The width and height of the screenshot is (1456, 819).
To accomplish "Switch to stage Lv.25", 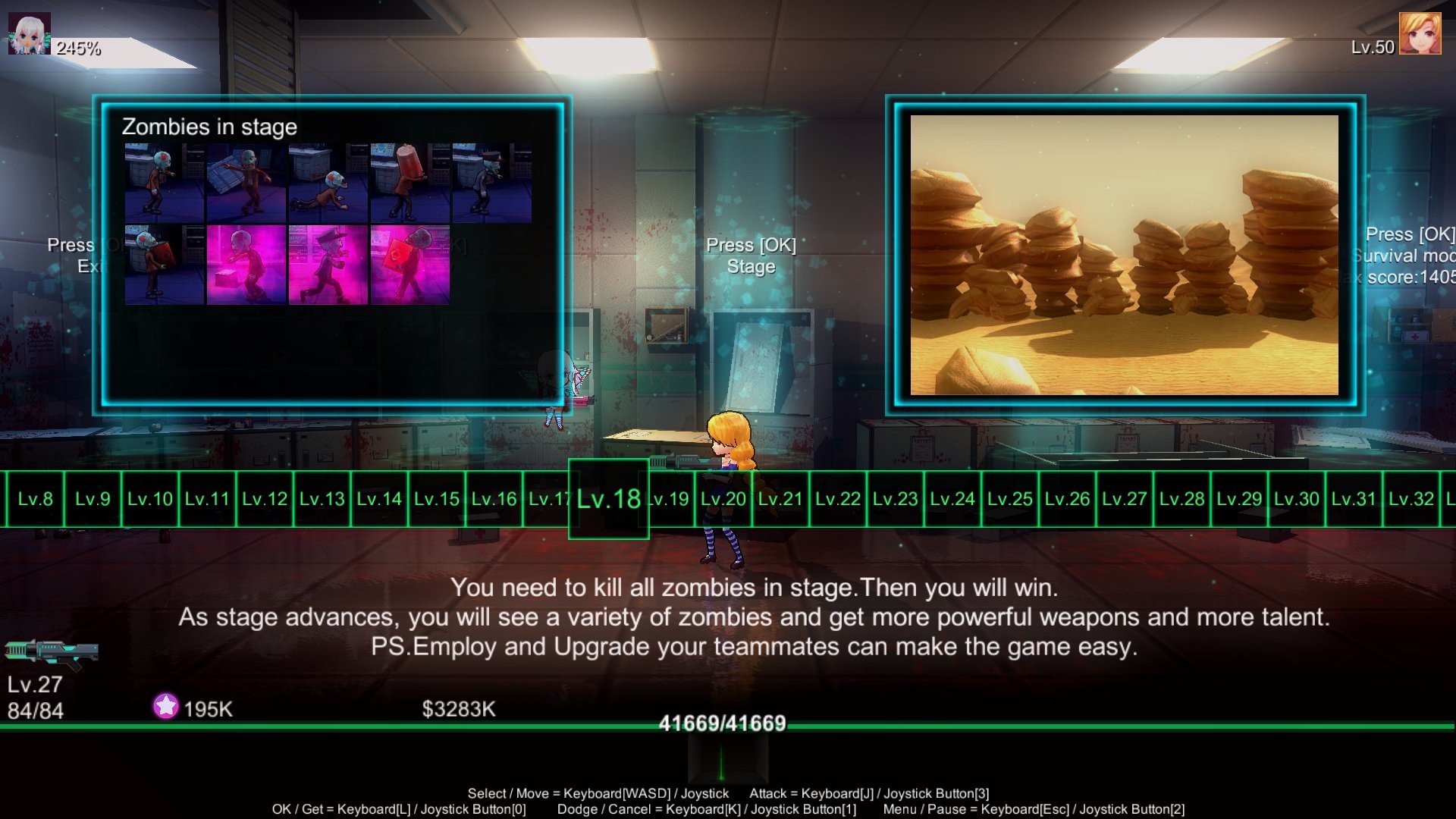I will 1009,499.
